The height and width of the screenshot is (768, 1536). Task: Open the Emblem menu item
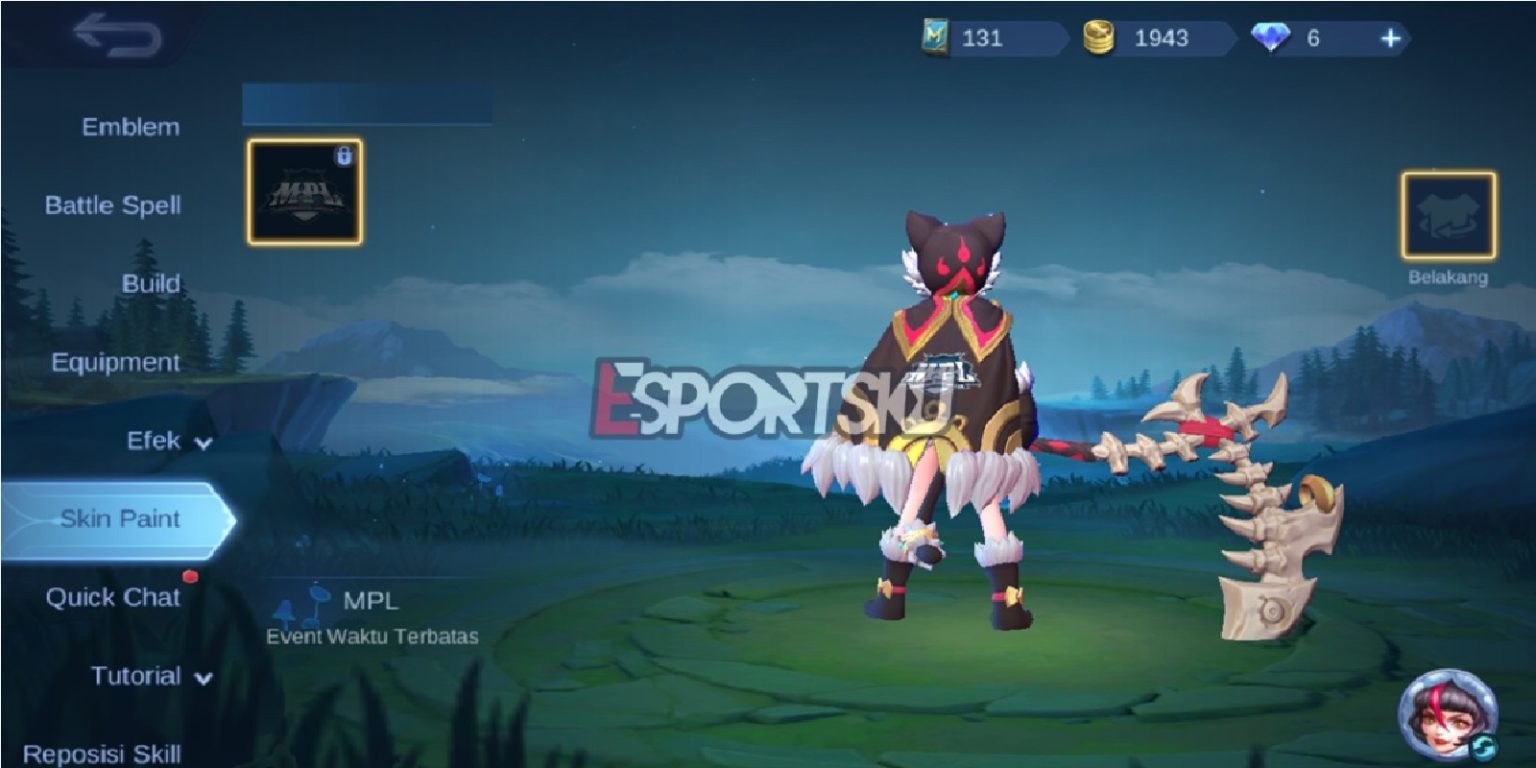pos(129,126)
